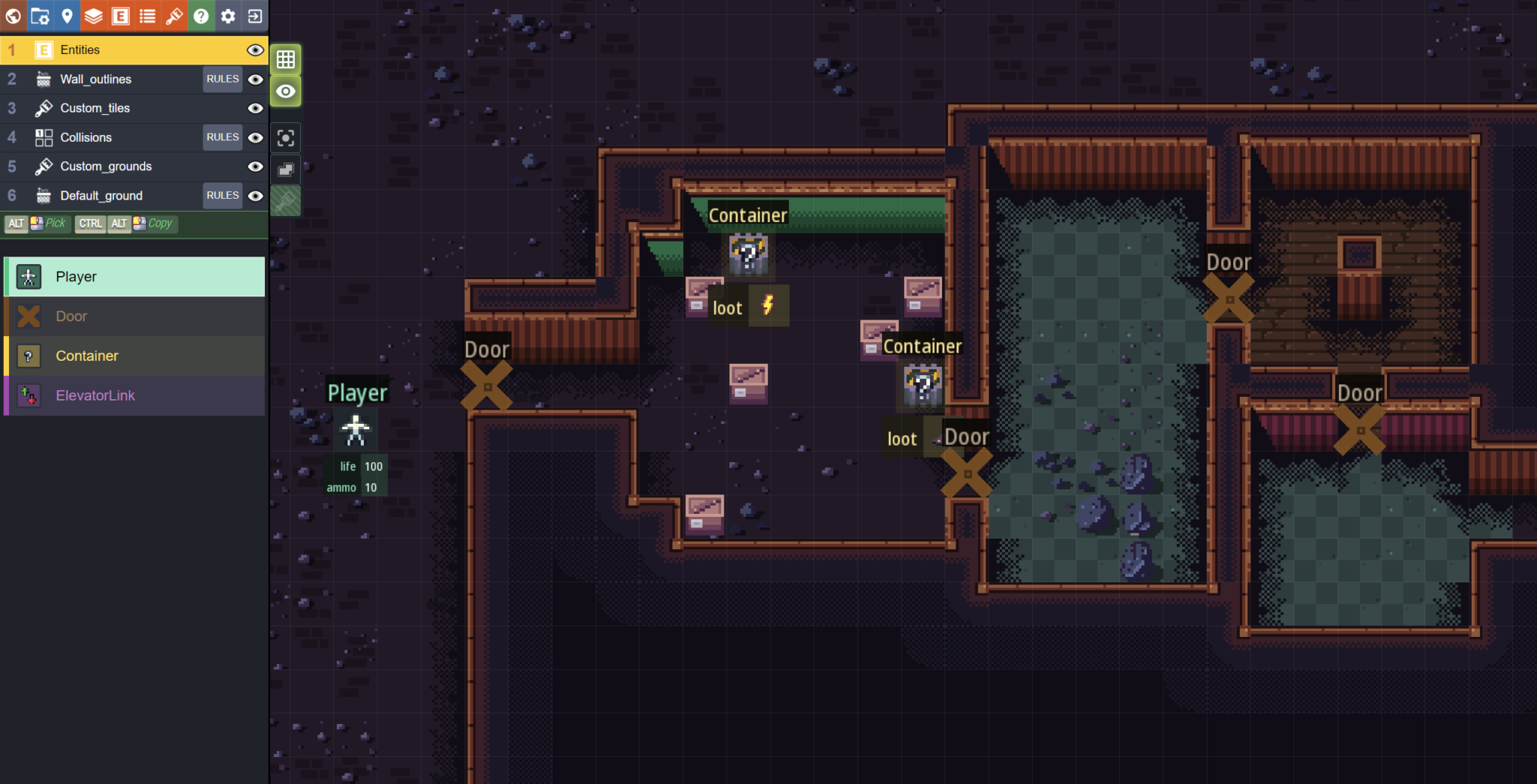Open the Help panel

click(201, 16)
